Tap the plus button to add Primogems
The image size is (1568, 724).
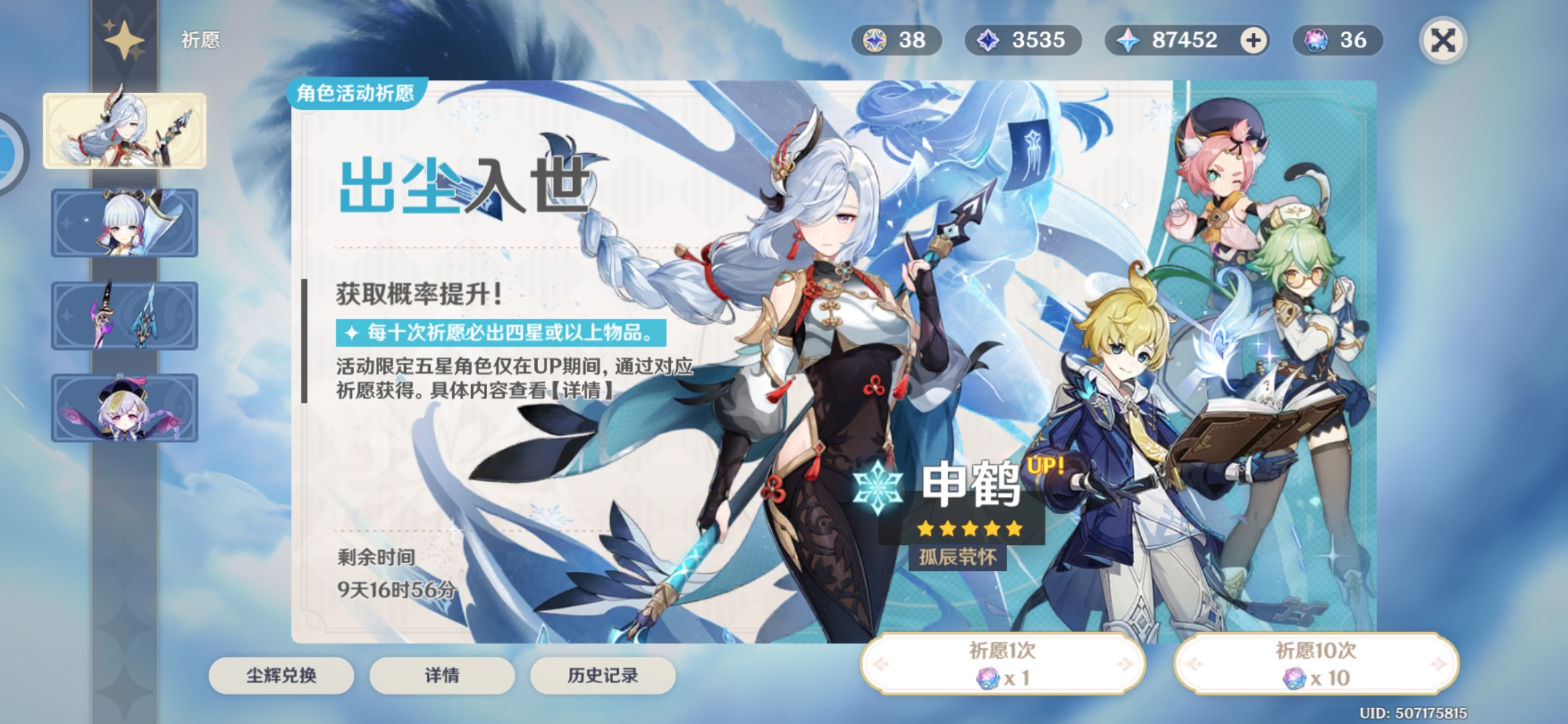pyautogui.click(x=1253, y=40)
